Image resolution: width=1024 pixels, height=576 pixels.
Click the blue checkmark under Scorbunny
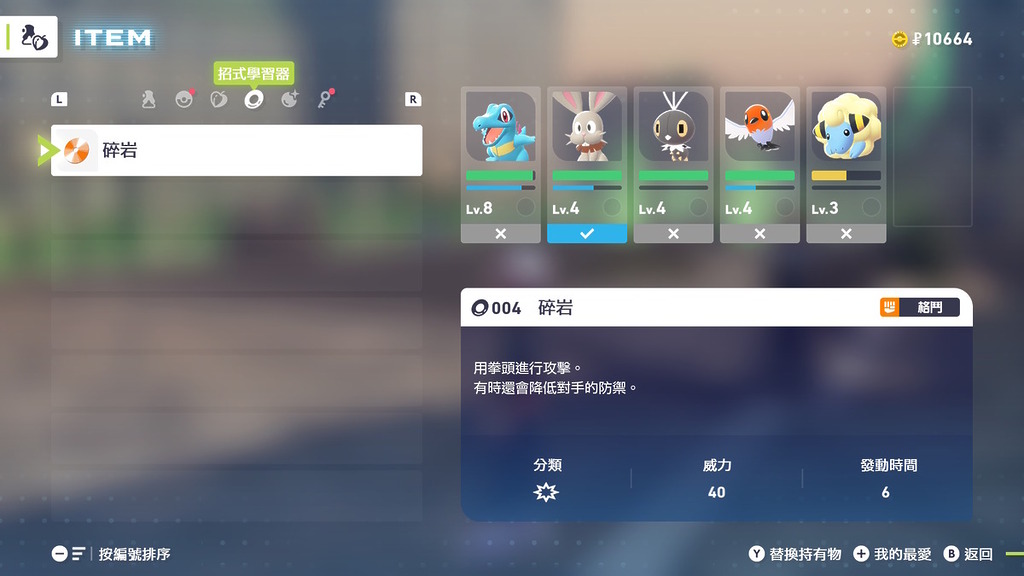click(x=587, y=233)
